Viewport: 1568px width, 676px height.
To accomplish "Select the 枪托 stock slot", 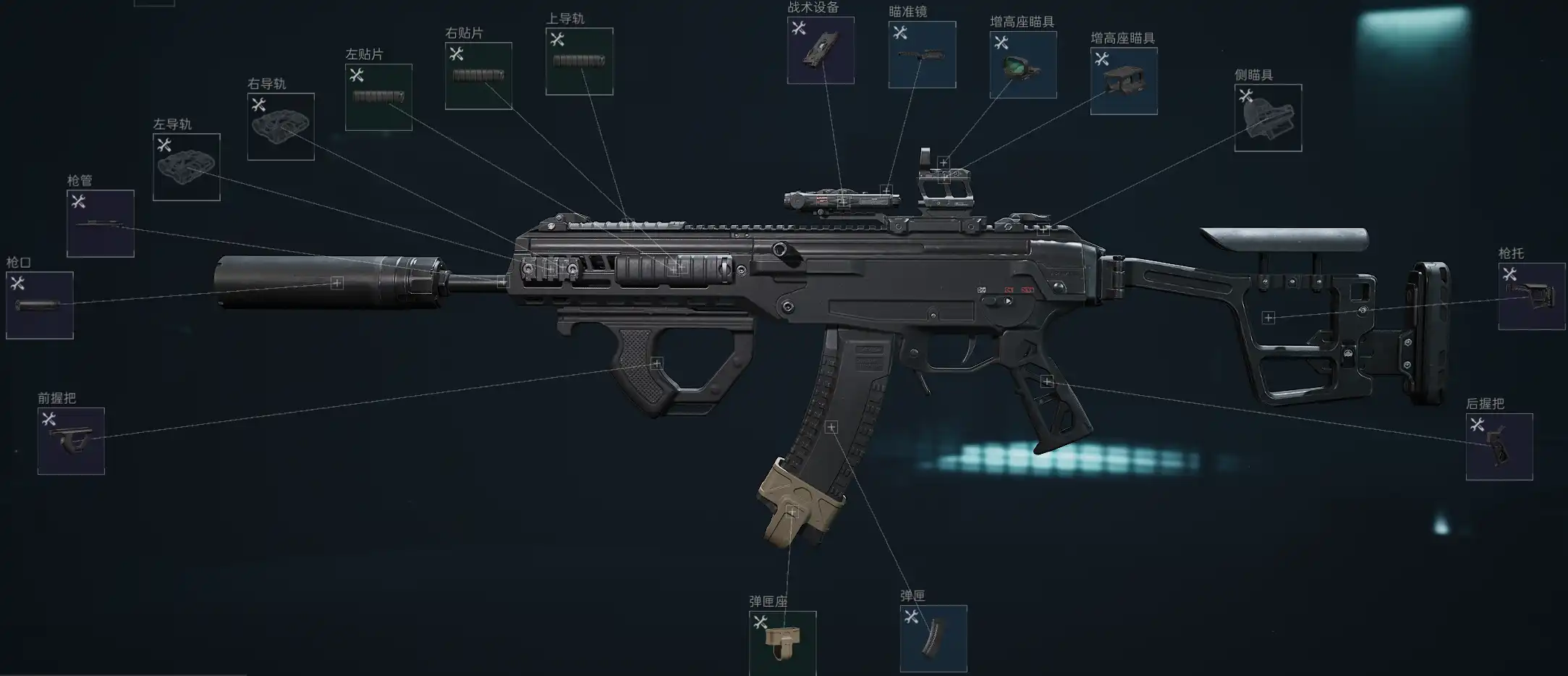I will (1531, 296).
